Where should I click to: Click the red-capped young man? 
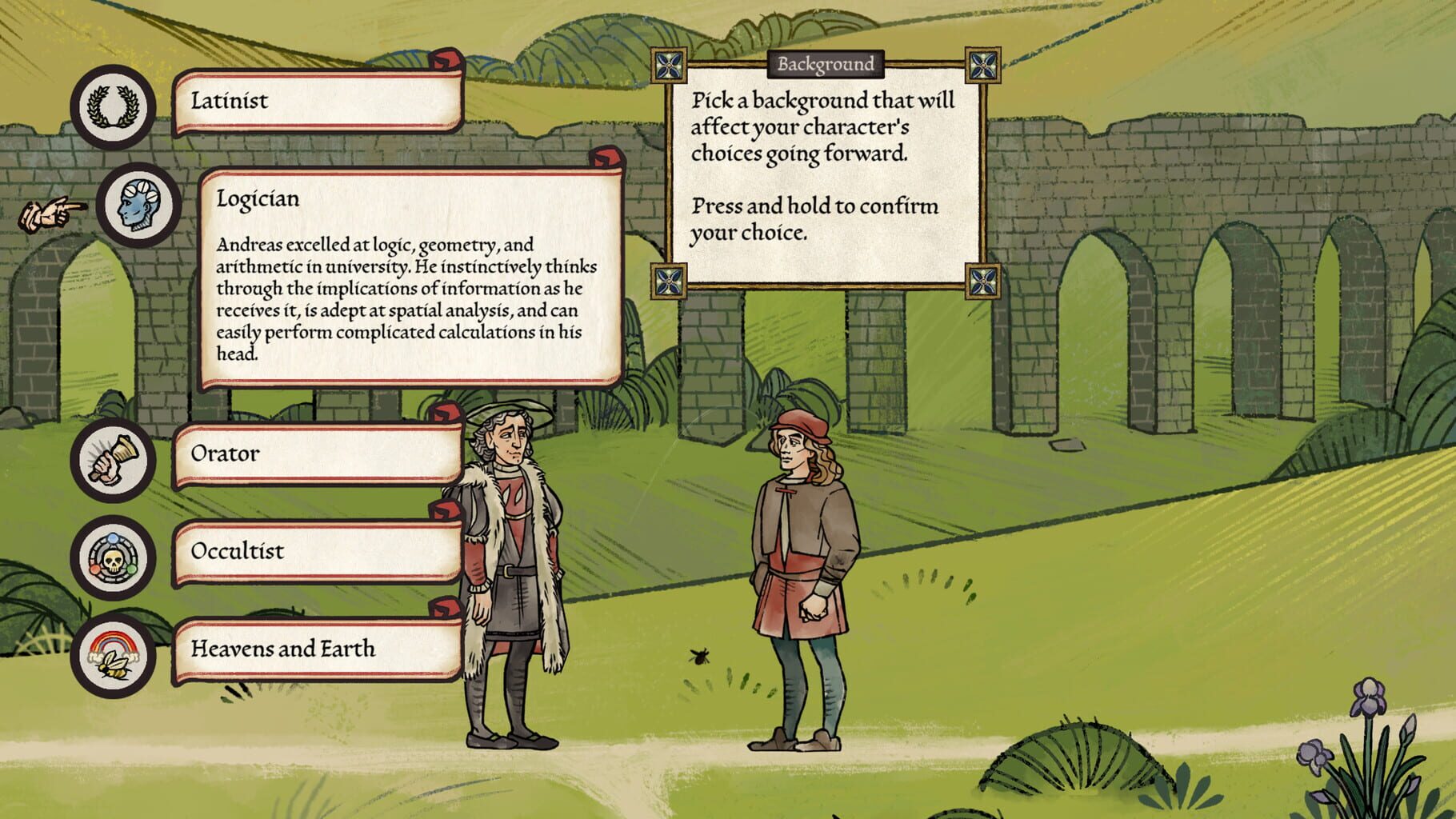[800, 576]
